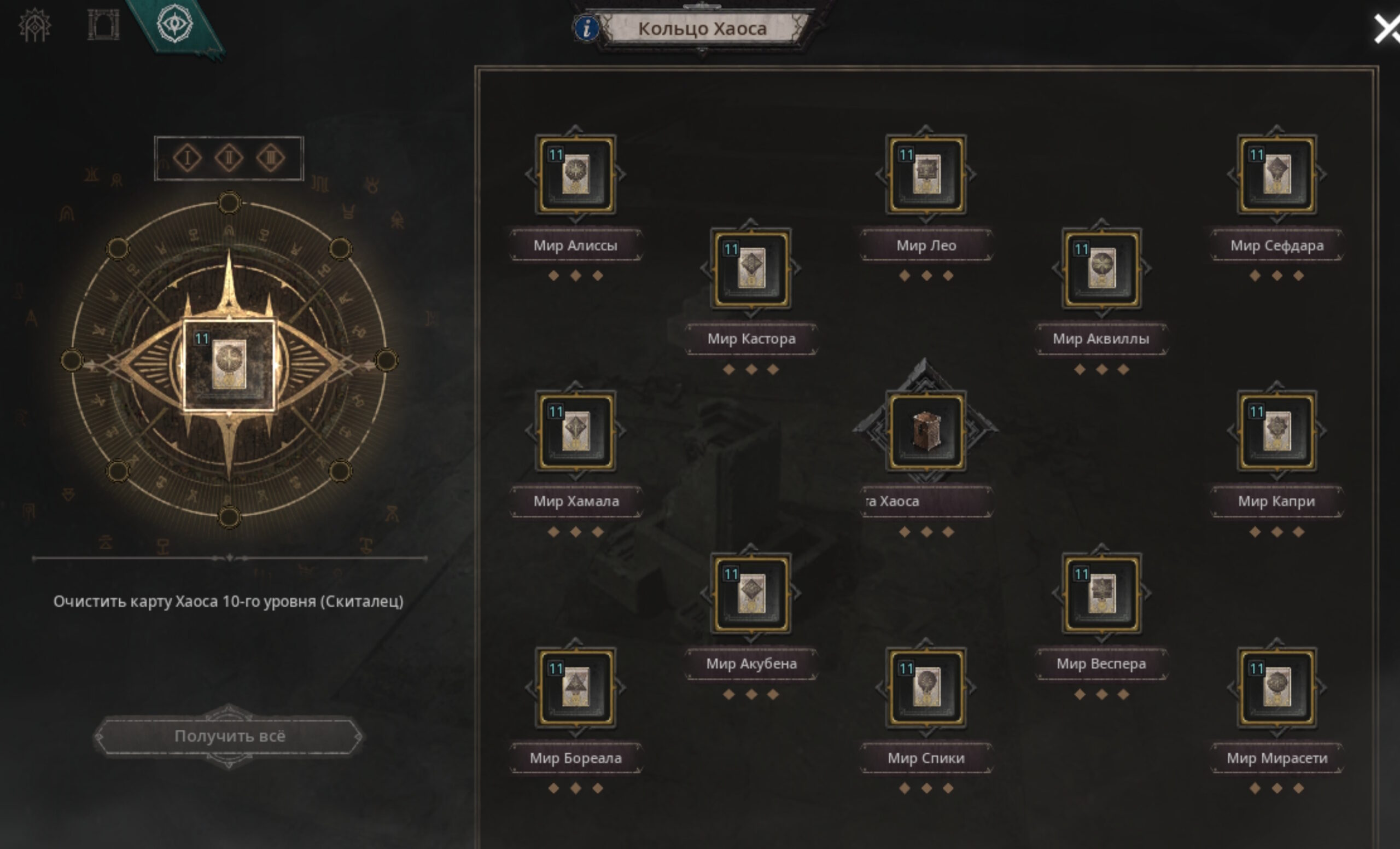Choose the Мир Спики map card

[925, 687]
